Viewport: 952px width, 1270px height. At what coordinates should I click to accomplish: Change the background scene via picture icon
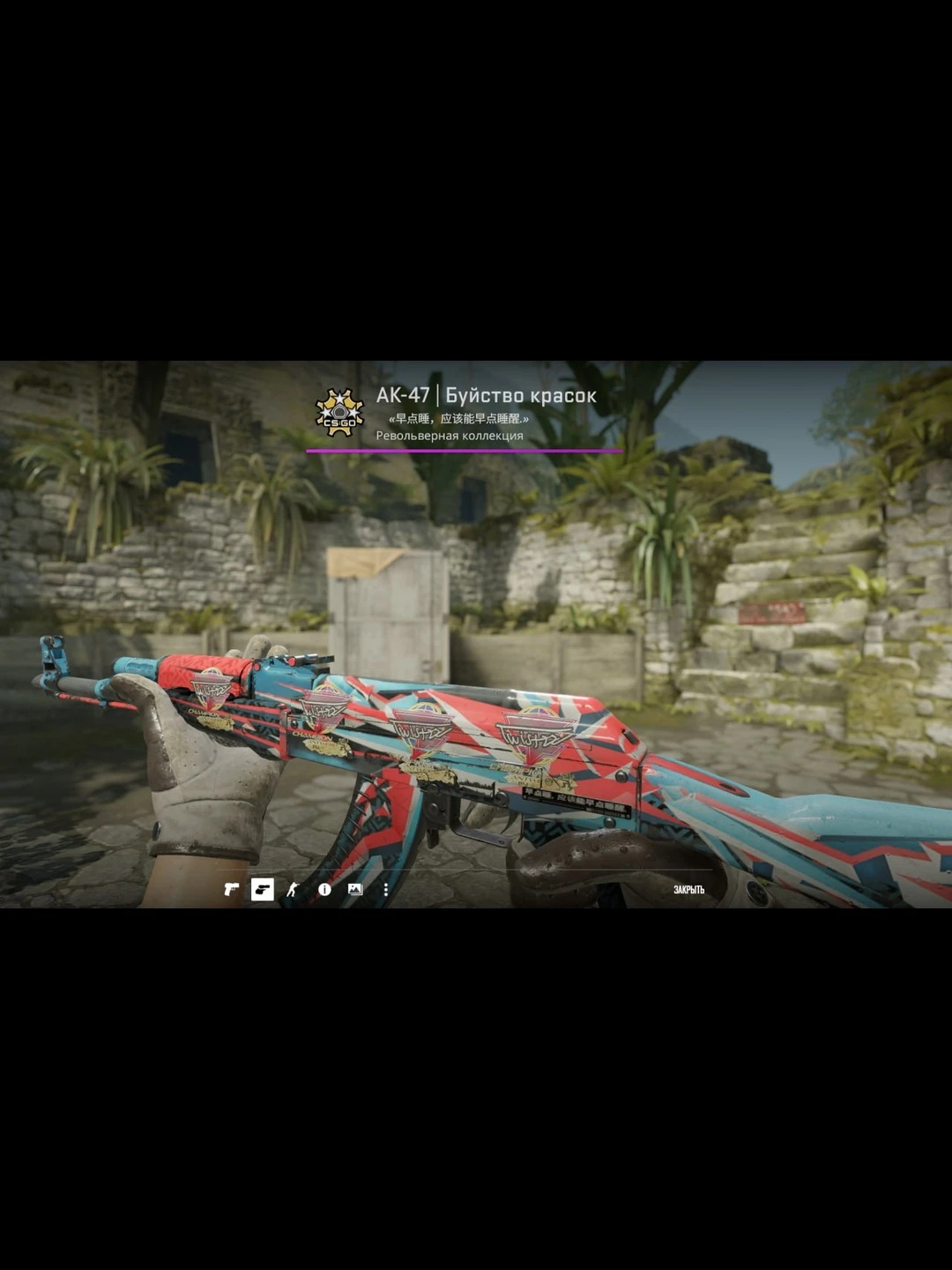tap(355, 890)
